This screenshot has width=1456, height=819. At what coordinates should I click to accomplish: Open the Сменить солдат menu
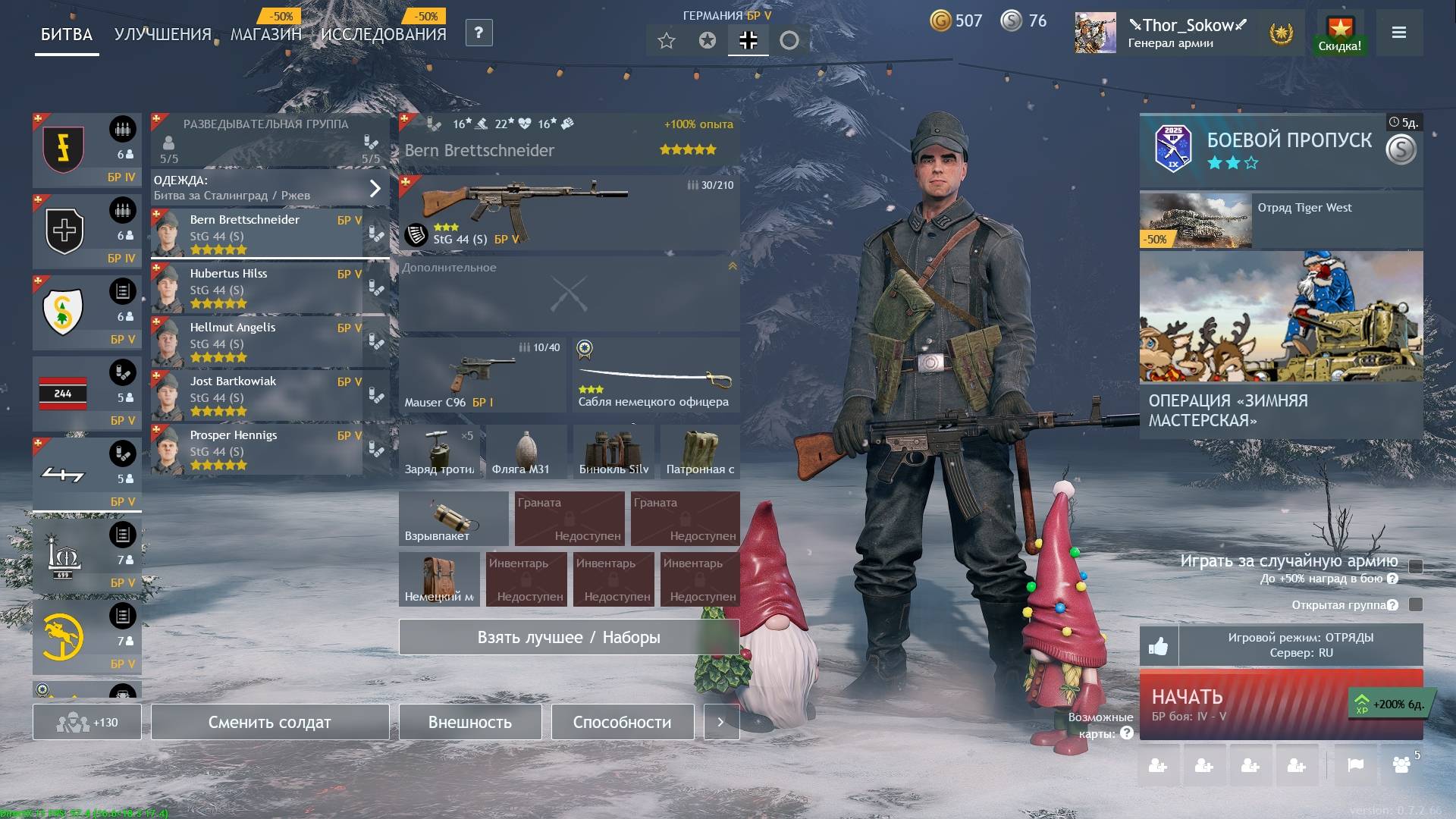tap(269, 722)
